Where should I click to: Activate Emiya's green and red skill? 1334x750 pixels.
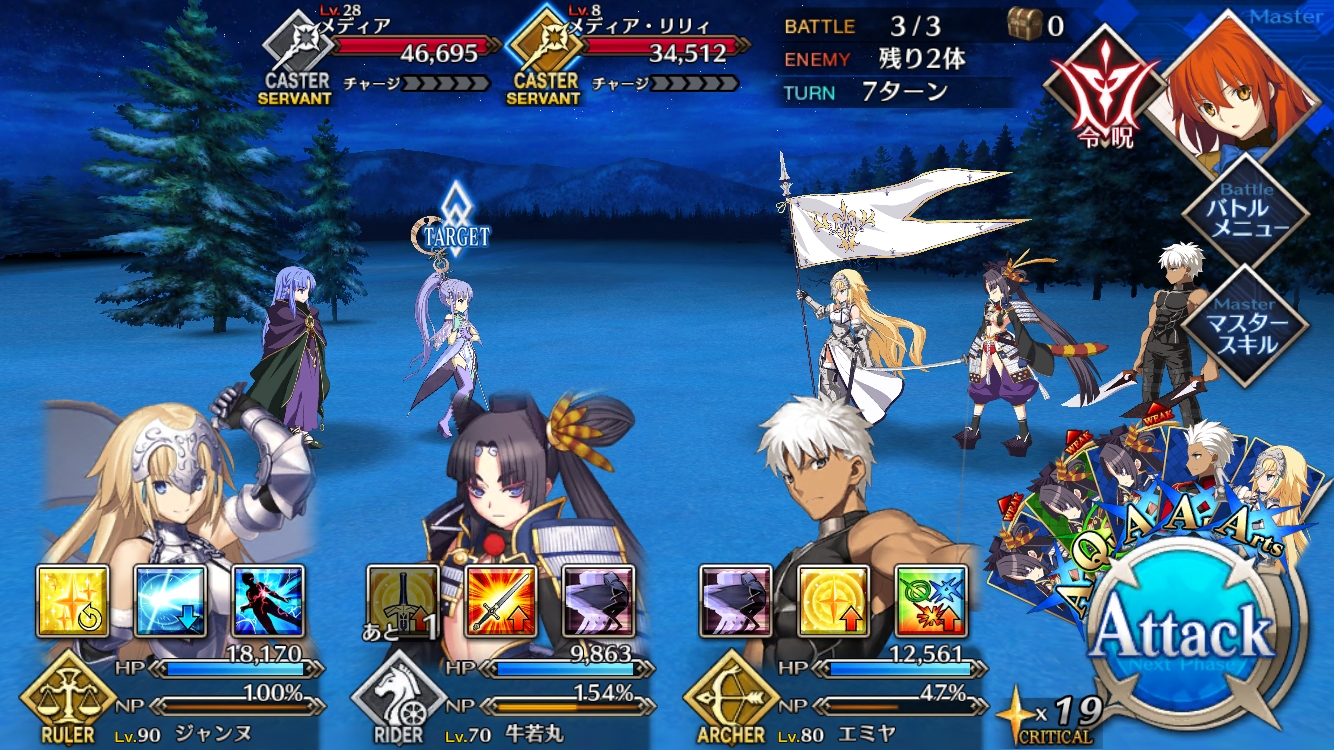930,601
